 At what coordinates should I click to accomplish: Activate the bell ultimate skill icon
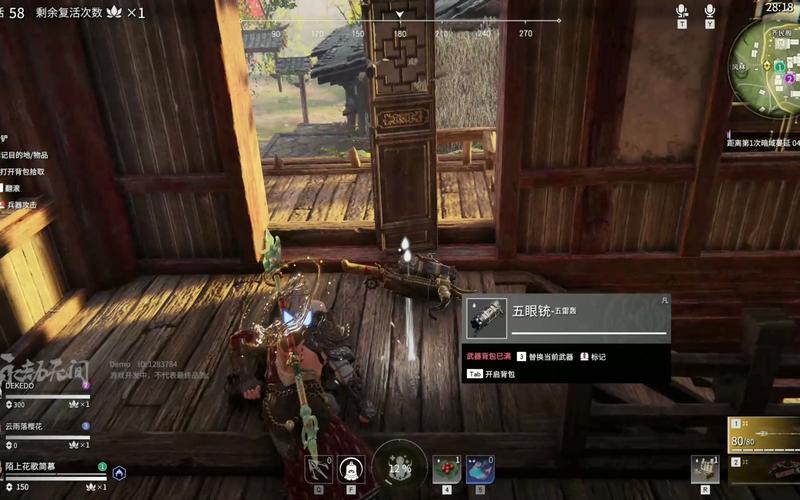click(351, 467)
